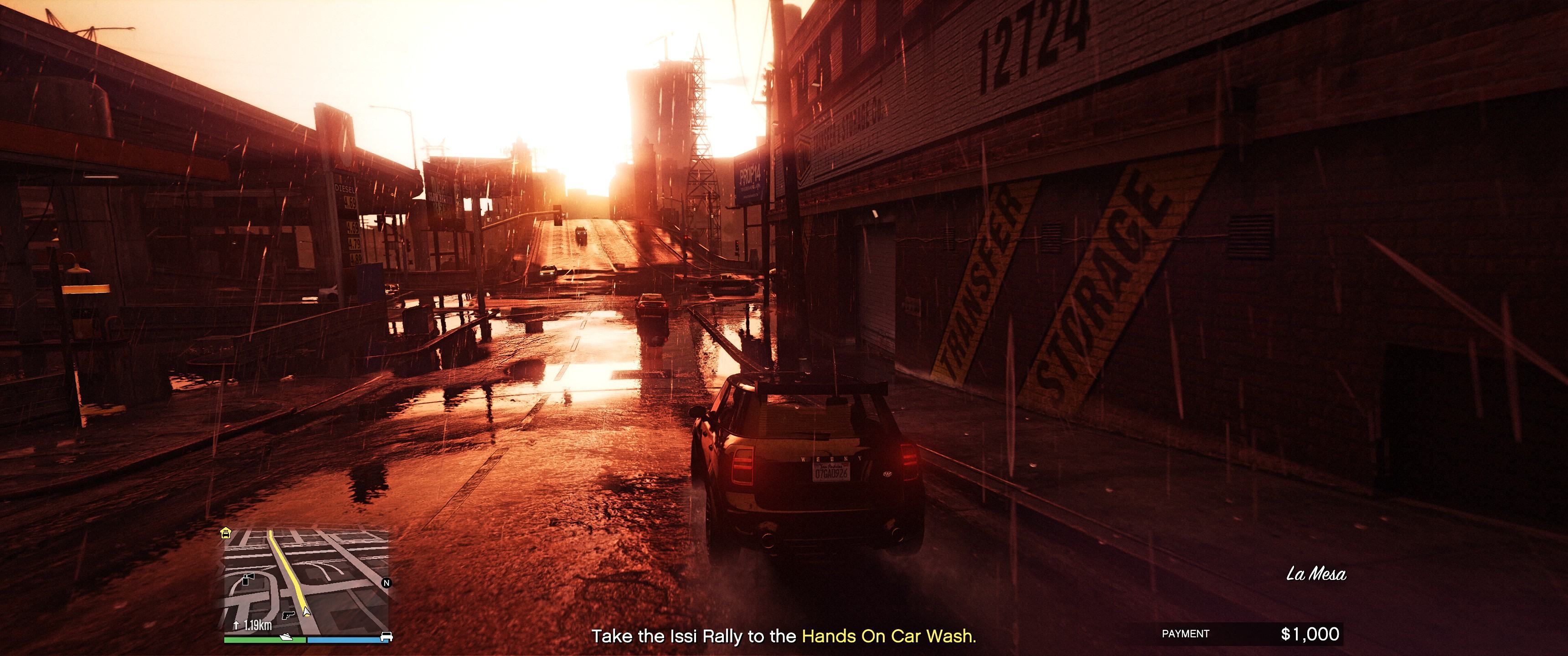Click the North indicator on the minimap
1568x656 pixels.
(386, 583)
